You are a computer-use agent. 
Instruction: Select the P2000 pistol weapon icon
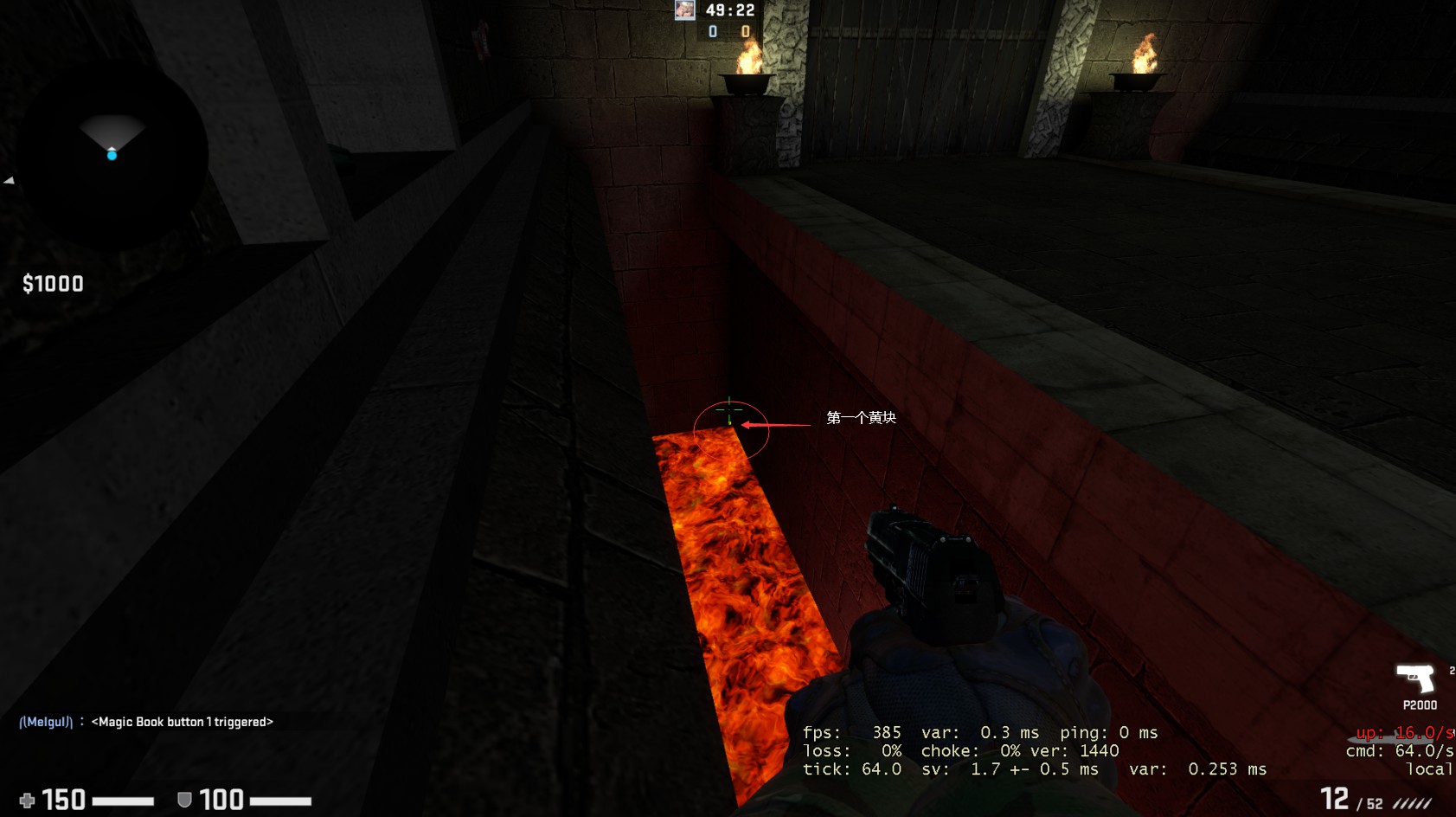(1415, 678)
